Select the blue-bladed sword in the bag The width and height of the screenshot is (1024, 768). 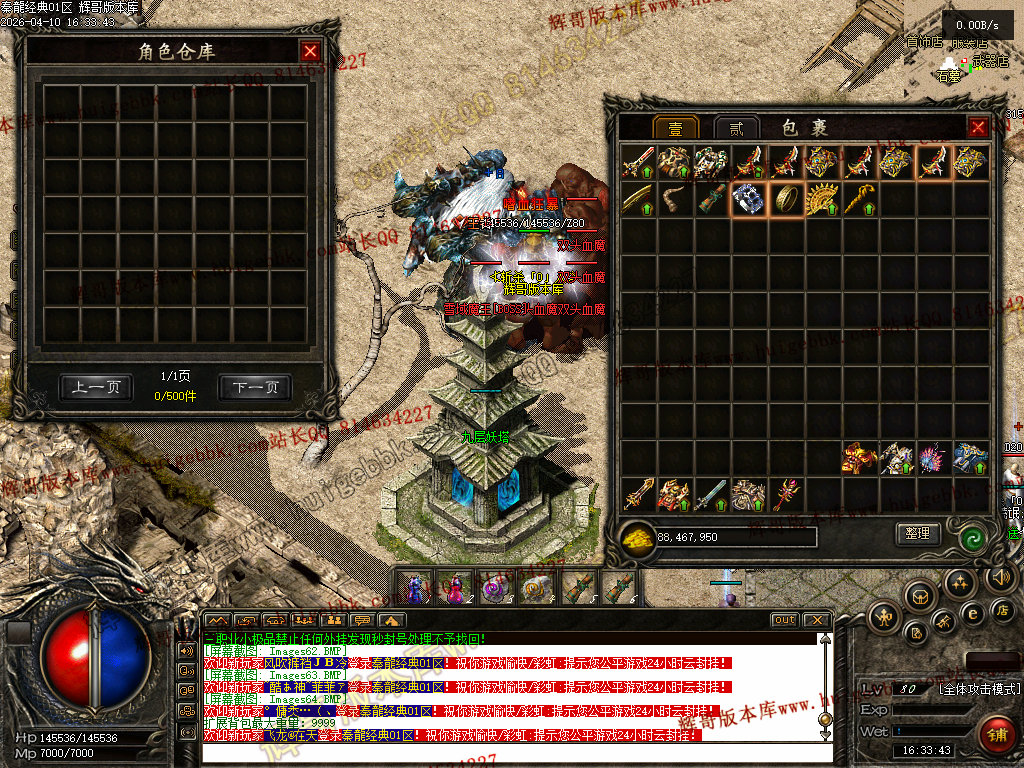(x=712, y=493)
